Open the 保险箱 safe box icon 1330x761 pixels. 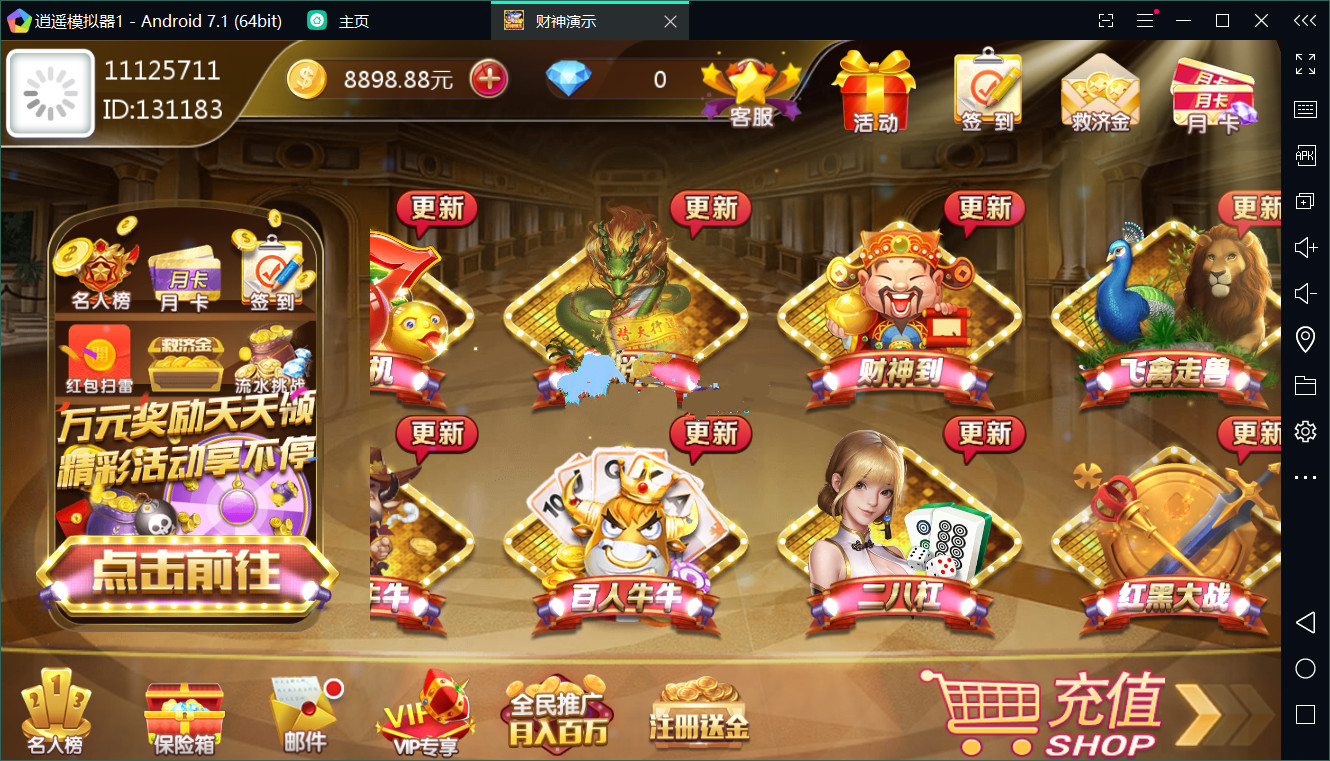[183, 710]
